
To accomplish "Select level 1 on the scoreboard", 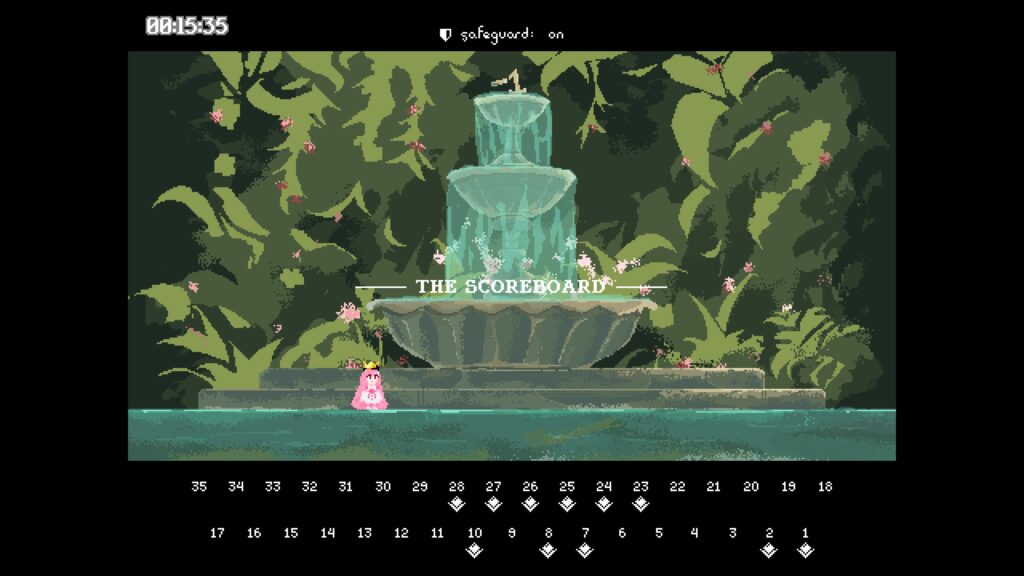I will click(x=805, y=533).
